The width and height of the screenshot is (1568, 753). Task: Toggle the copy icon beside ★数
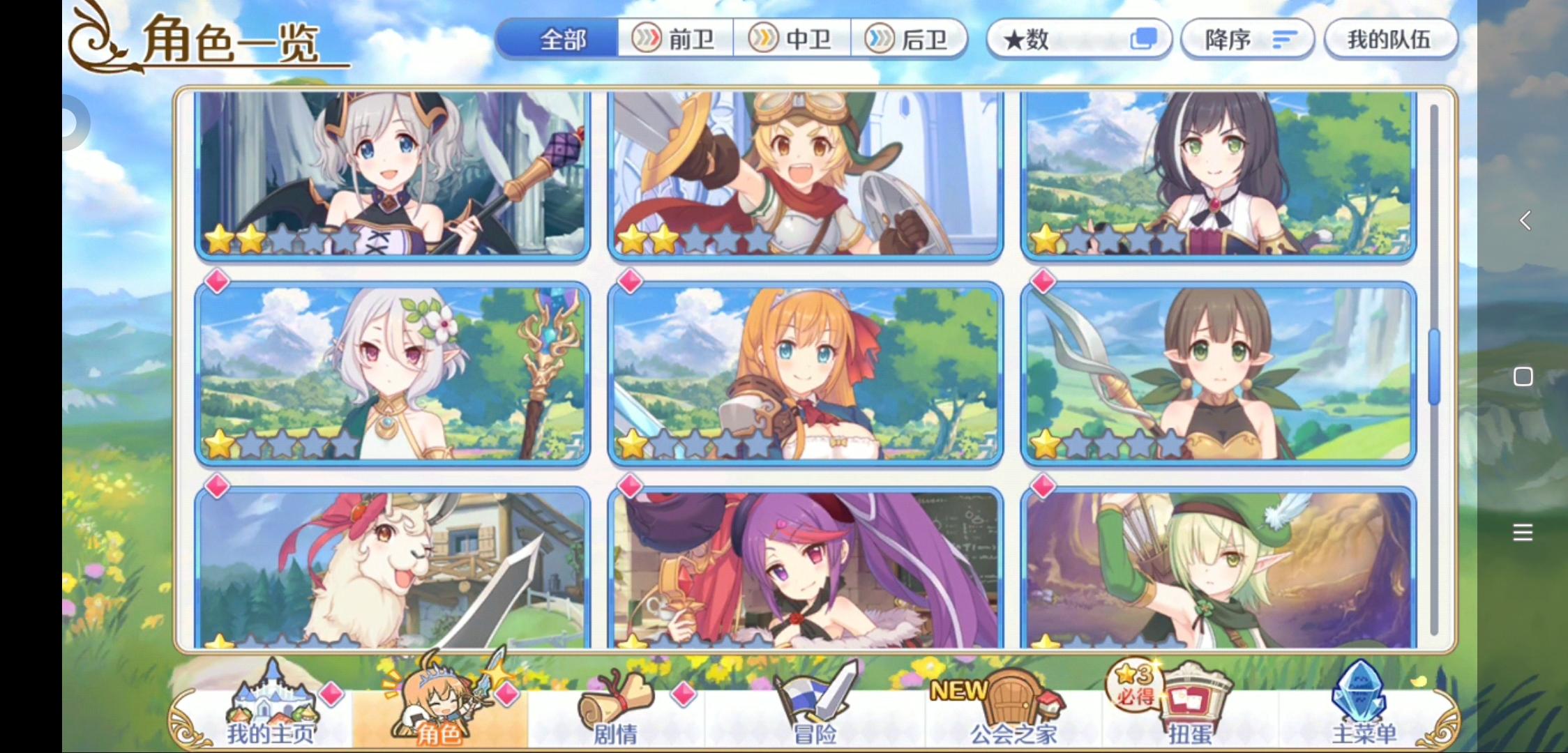pos(1143,40)
